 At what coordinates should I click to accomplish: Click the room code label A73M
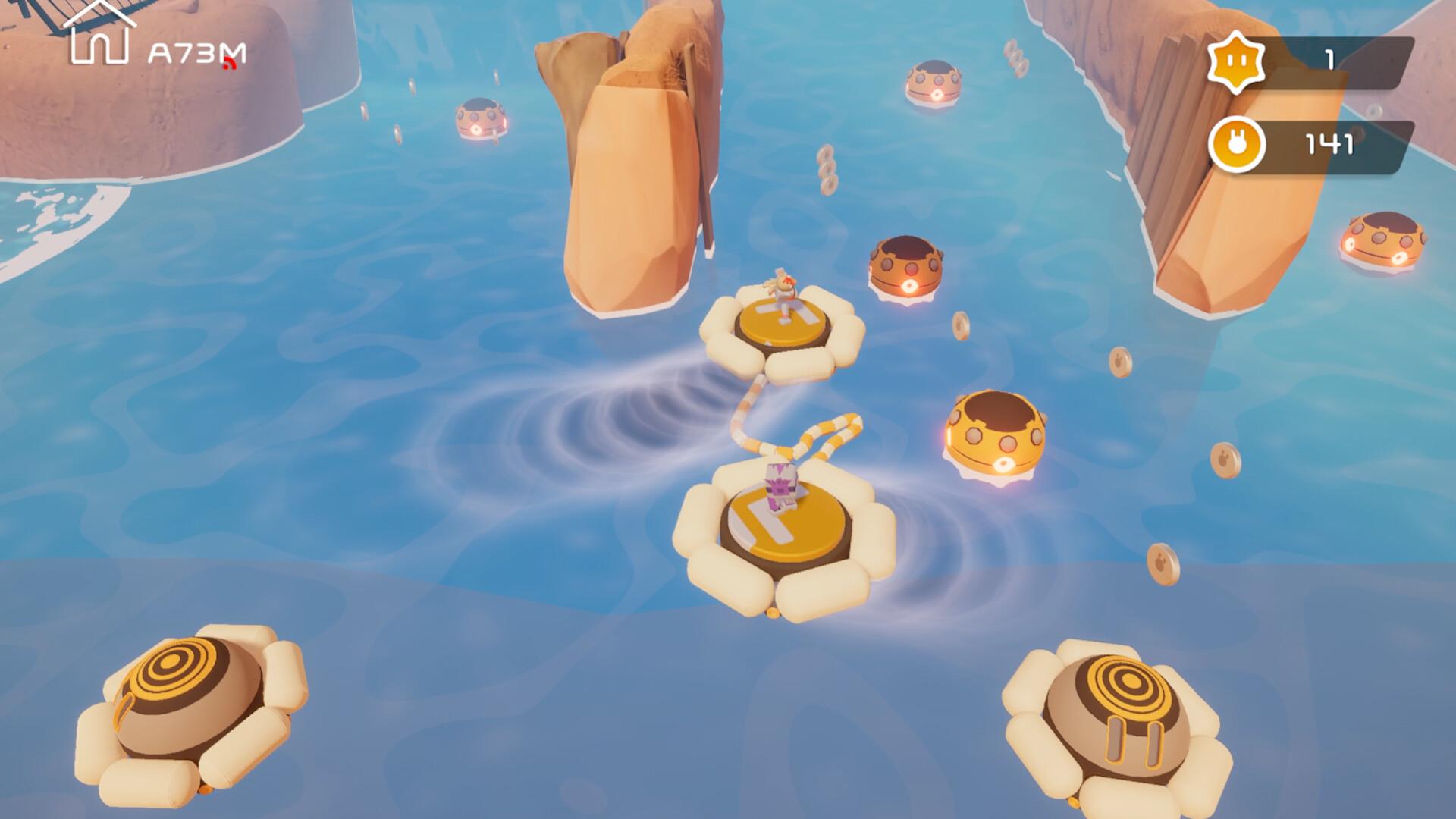pyautogui.click(x=196, y=52)
